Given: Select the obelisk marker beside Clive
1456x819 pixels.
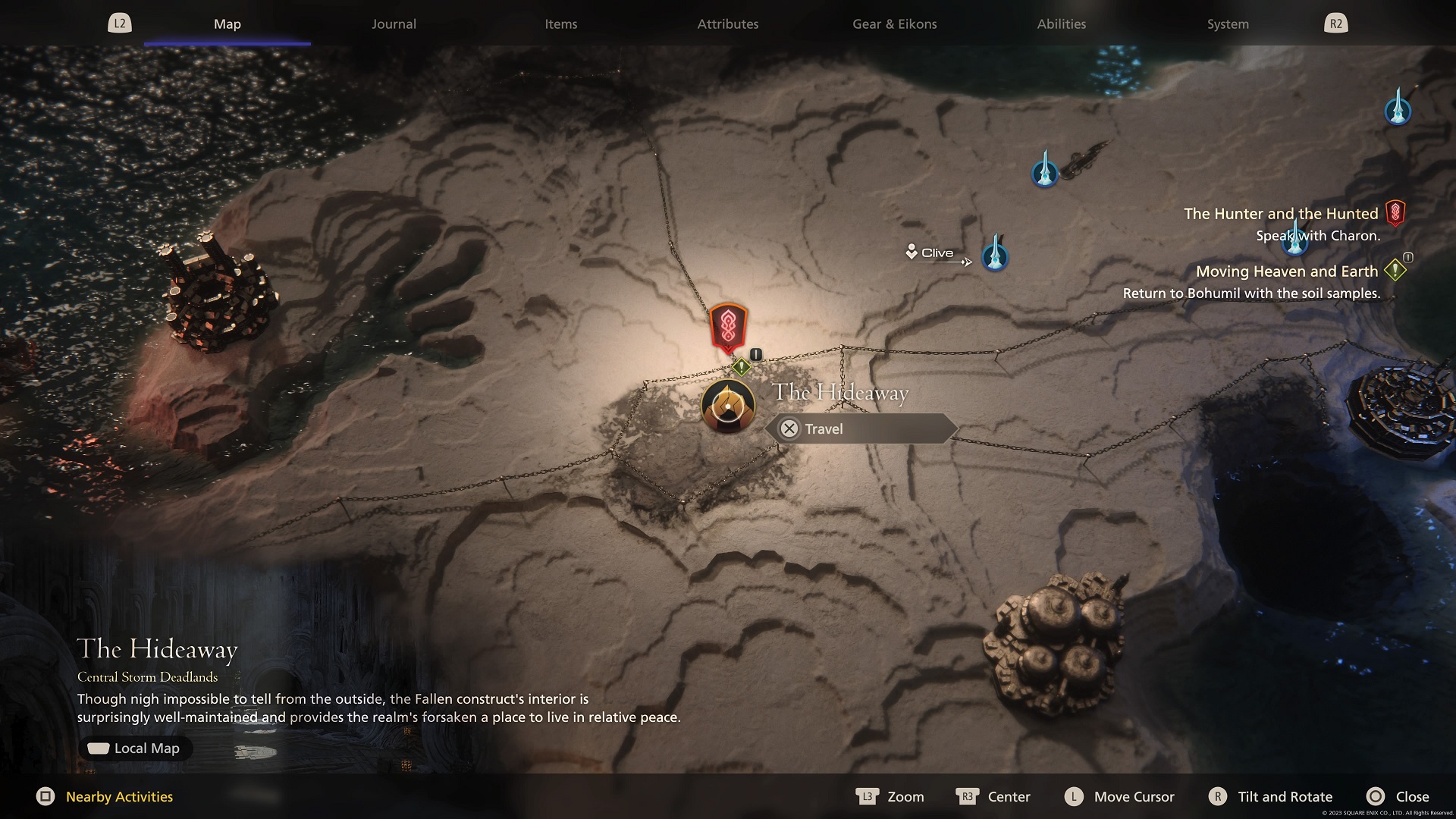Looking at the screenshot, I should click(x=995, y=255).
